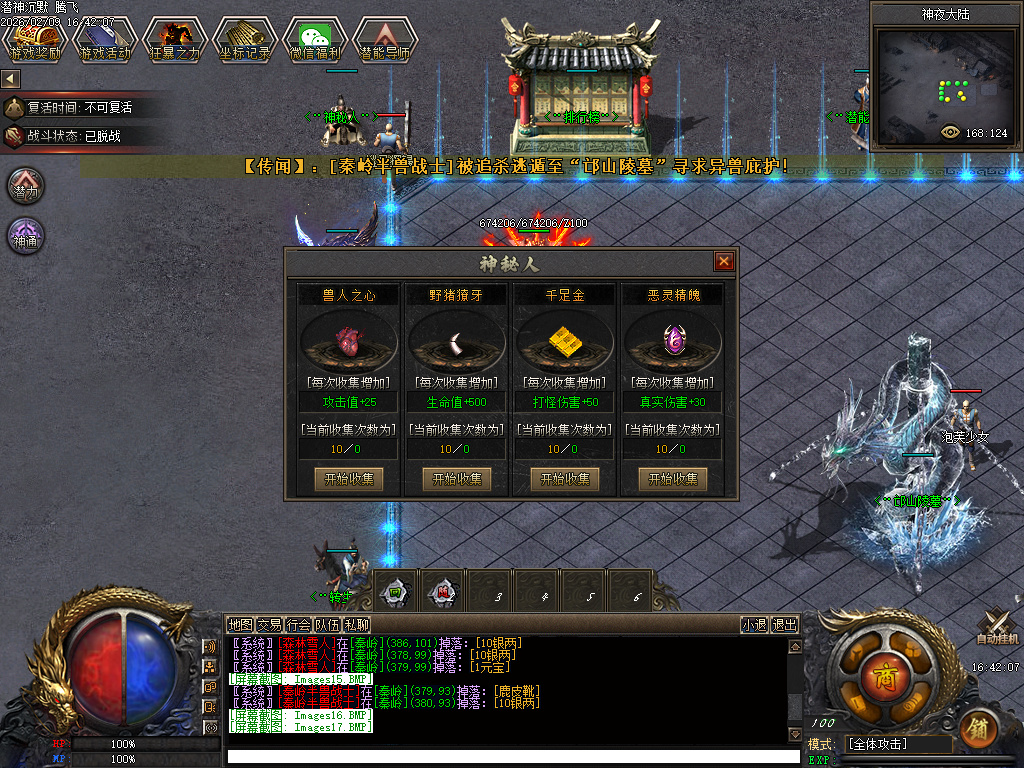Switch to the 行会 guild chat tab

point(299,625)
